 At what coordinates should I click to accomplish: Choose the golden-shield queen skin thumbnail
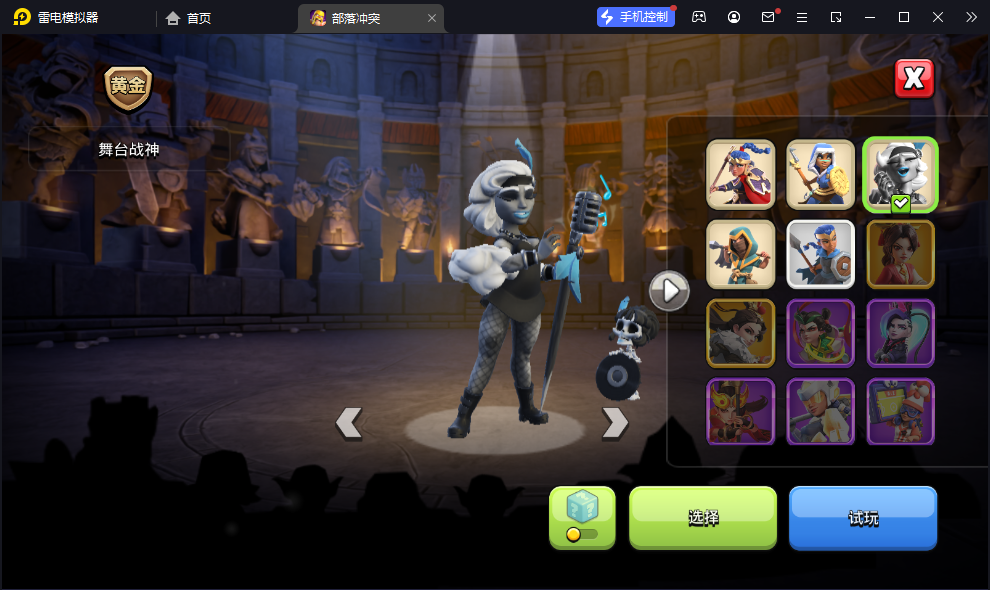tap(821, 174)
